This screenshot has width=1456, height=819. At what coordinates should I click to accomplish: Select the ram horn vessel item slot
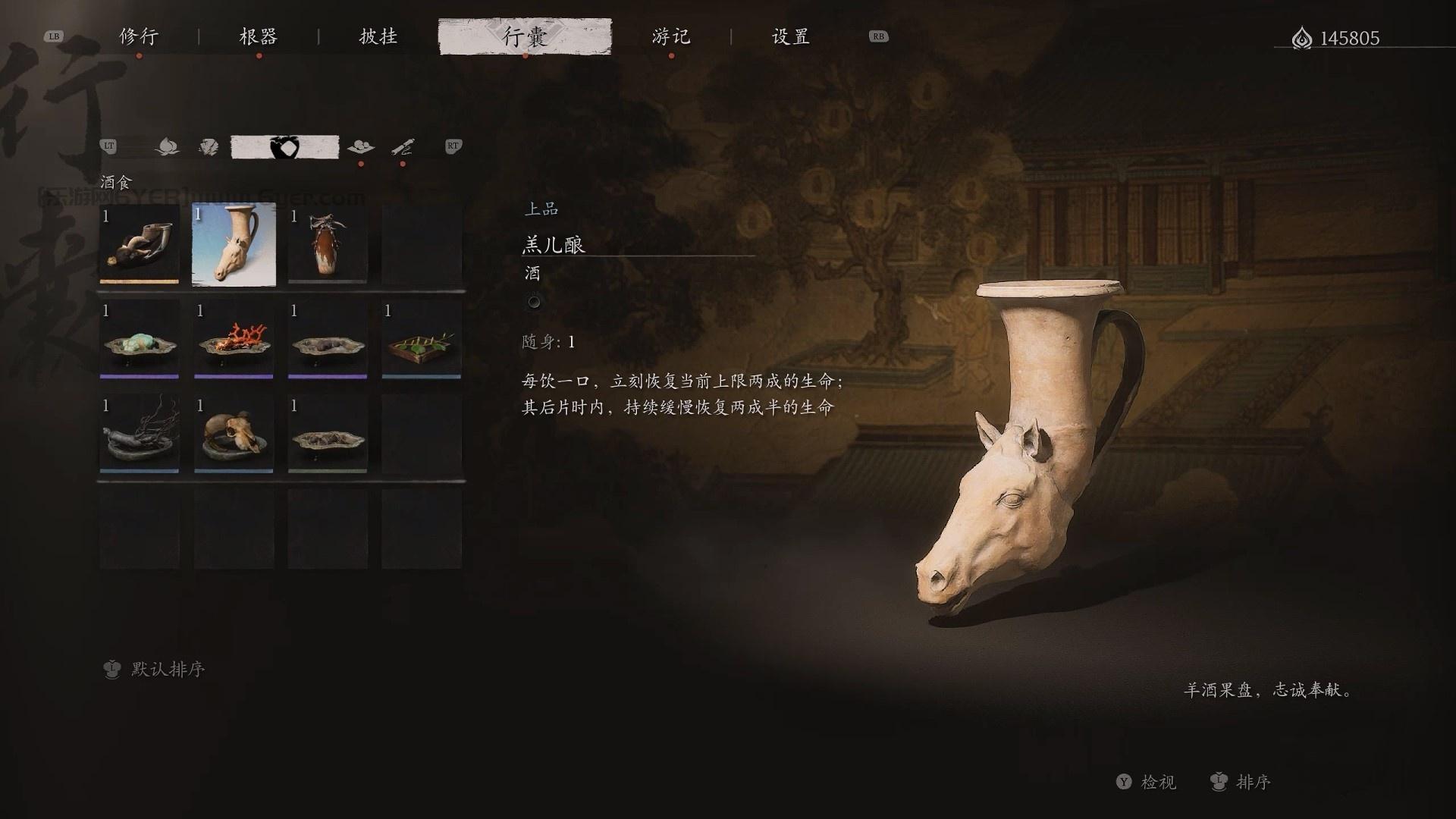[x=140, y=244]
